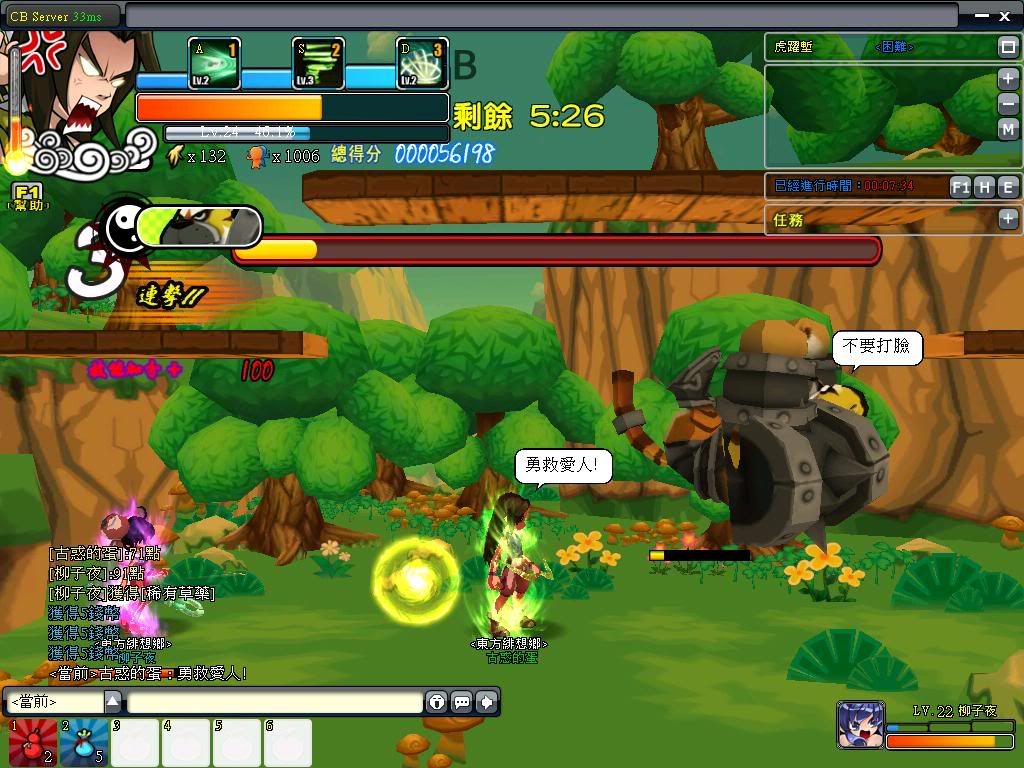This screenshot has height=768, width=1024.
Task: Click the H button beside the elapsed timer
Action: point(984,187)
